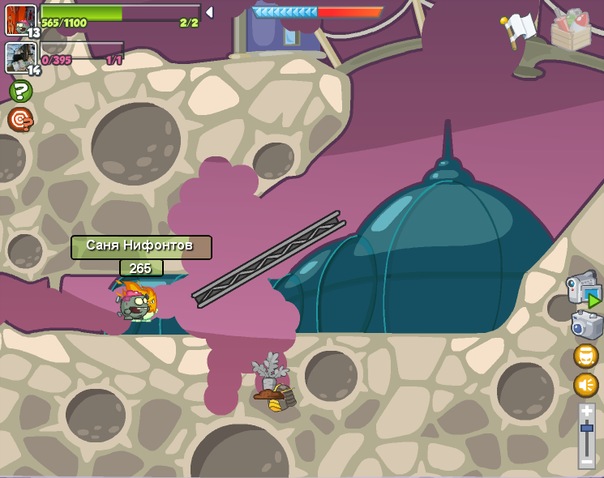Viewport: 604px width, 478px height.
Task: Click the blue zoom slider handle
Action: (x=587, y=430)
